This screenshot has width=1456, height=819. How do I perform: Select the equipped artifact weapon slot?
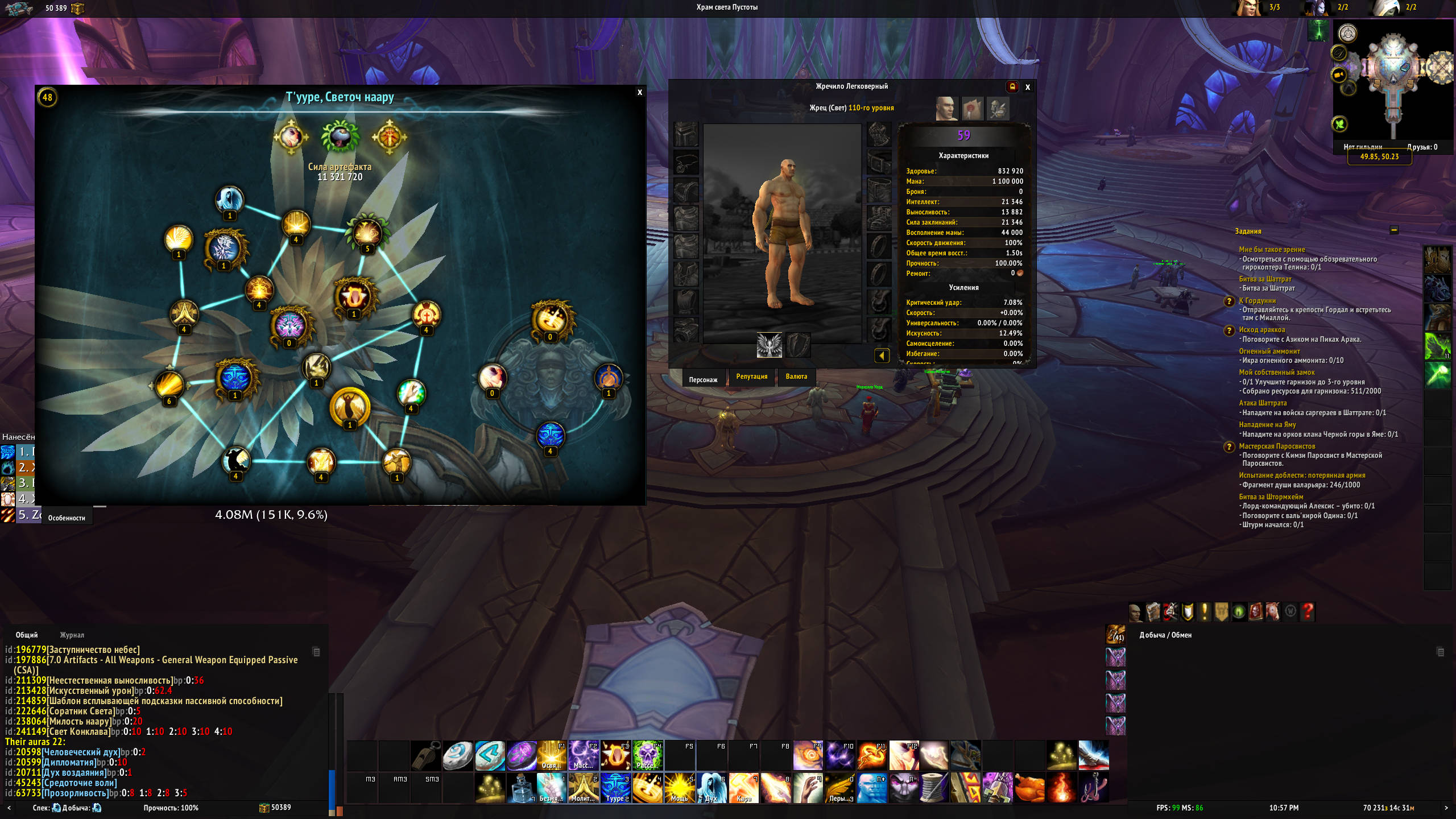(769, 345)
